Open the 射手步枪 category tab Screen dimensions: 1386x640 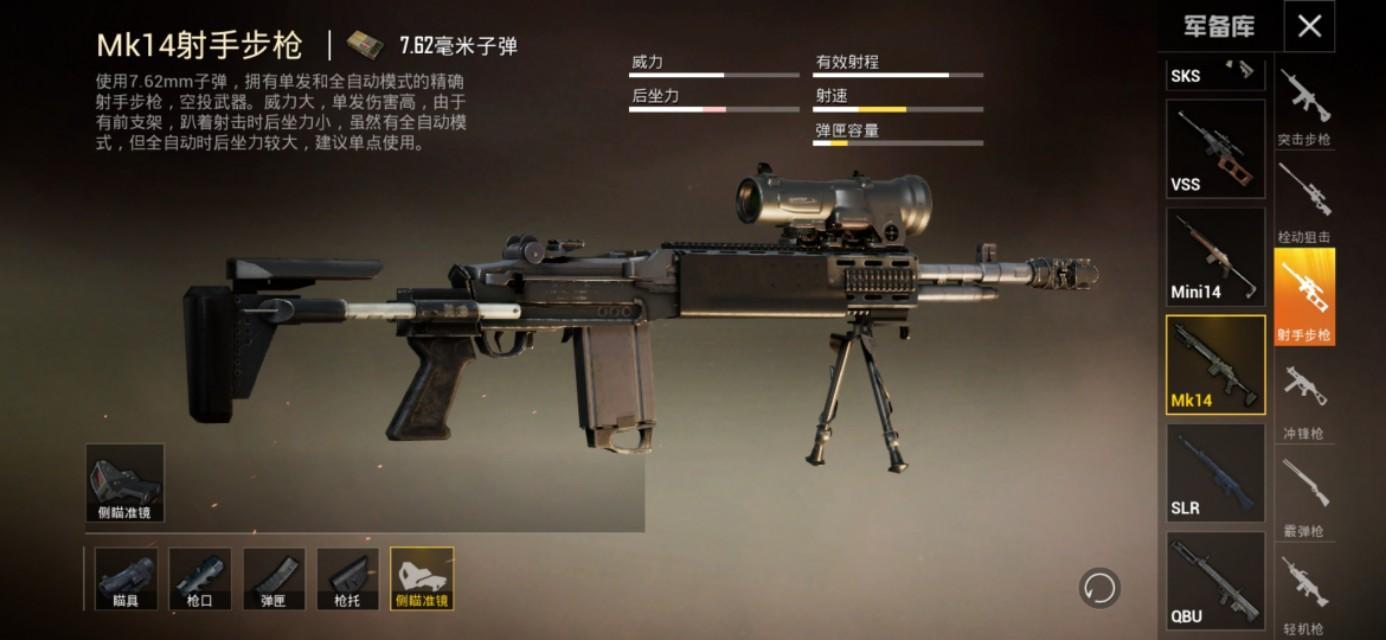[1304, 297]
